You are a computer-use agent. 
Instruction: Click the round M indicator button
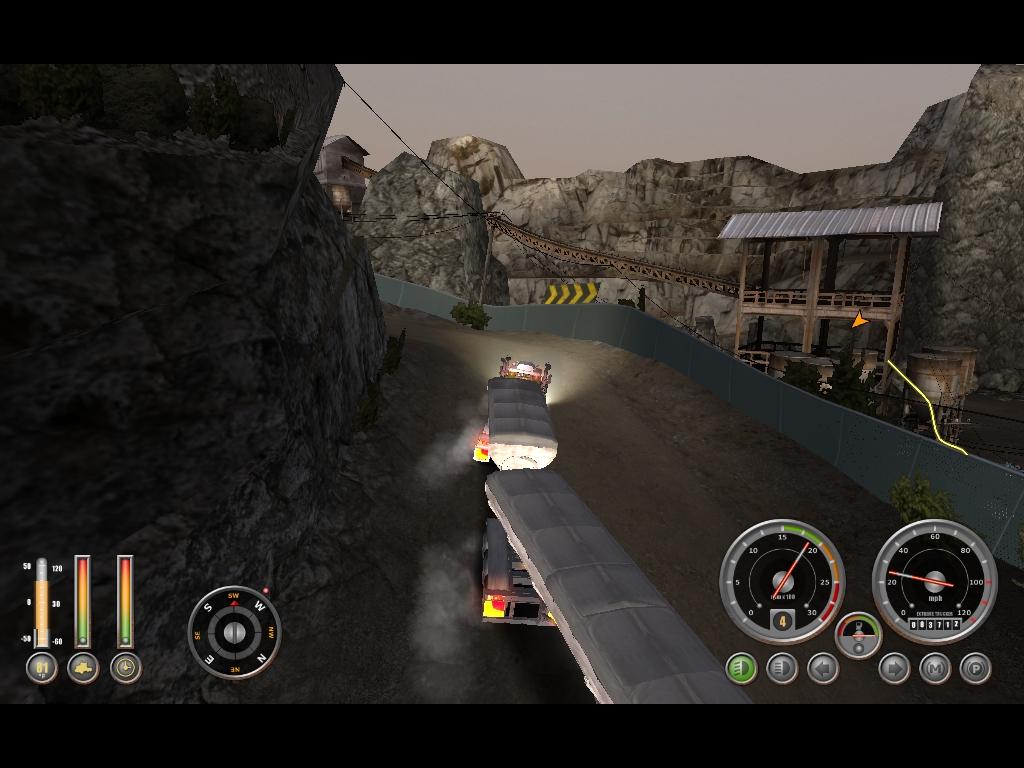tap(934, 667)
